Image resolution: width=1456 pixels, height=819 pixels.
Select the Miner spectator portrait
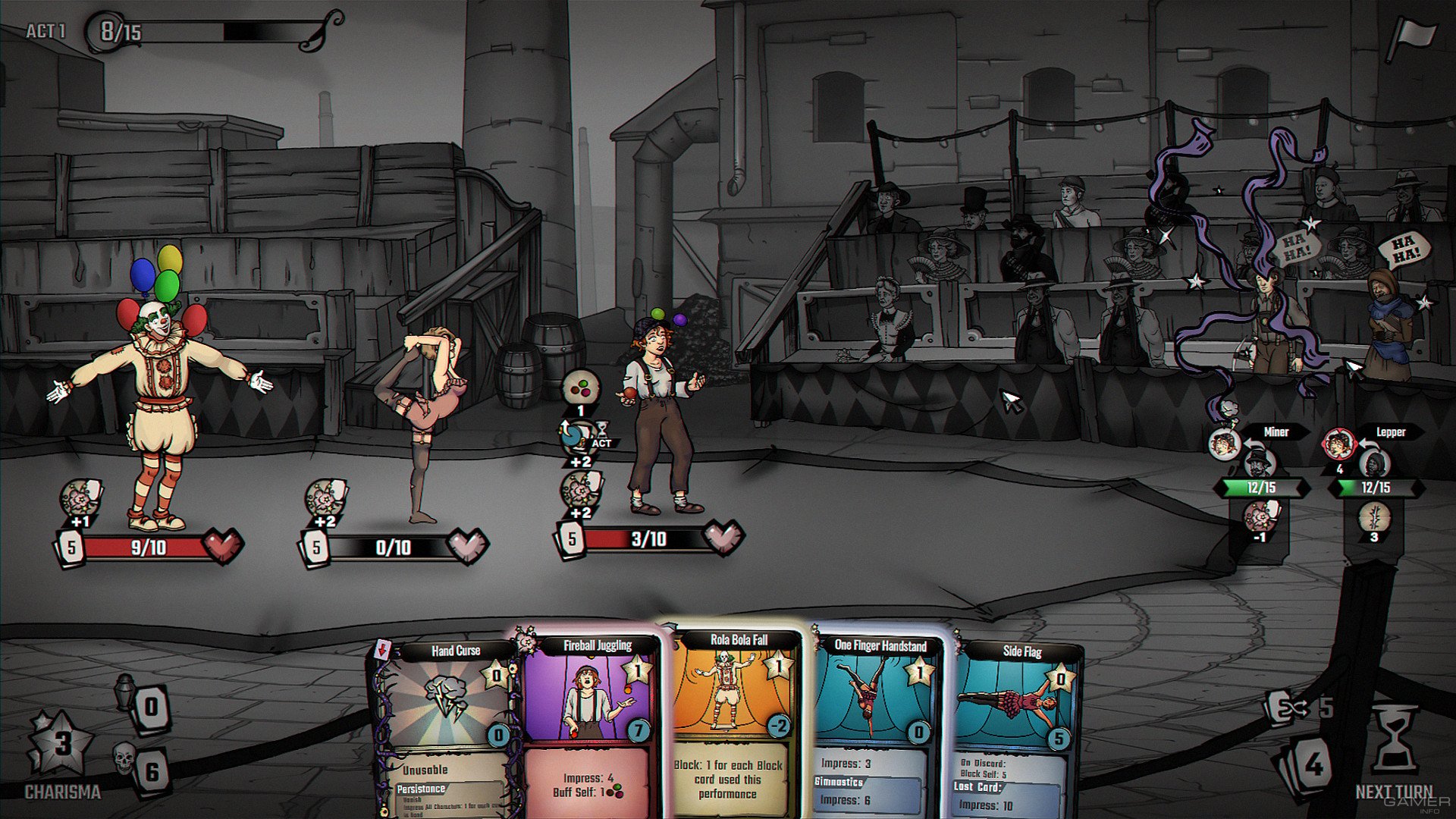tap(1223, 444)
